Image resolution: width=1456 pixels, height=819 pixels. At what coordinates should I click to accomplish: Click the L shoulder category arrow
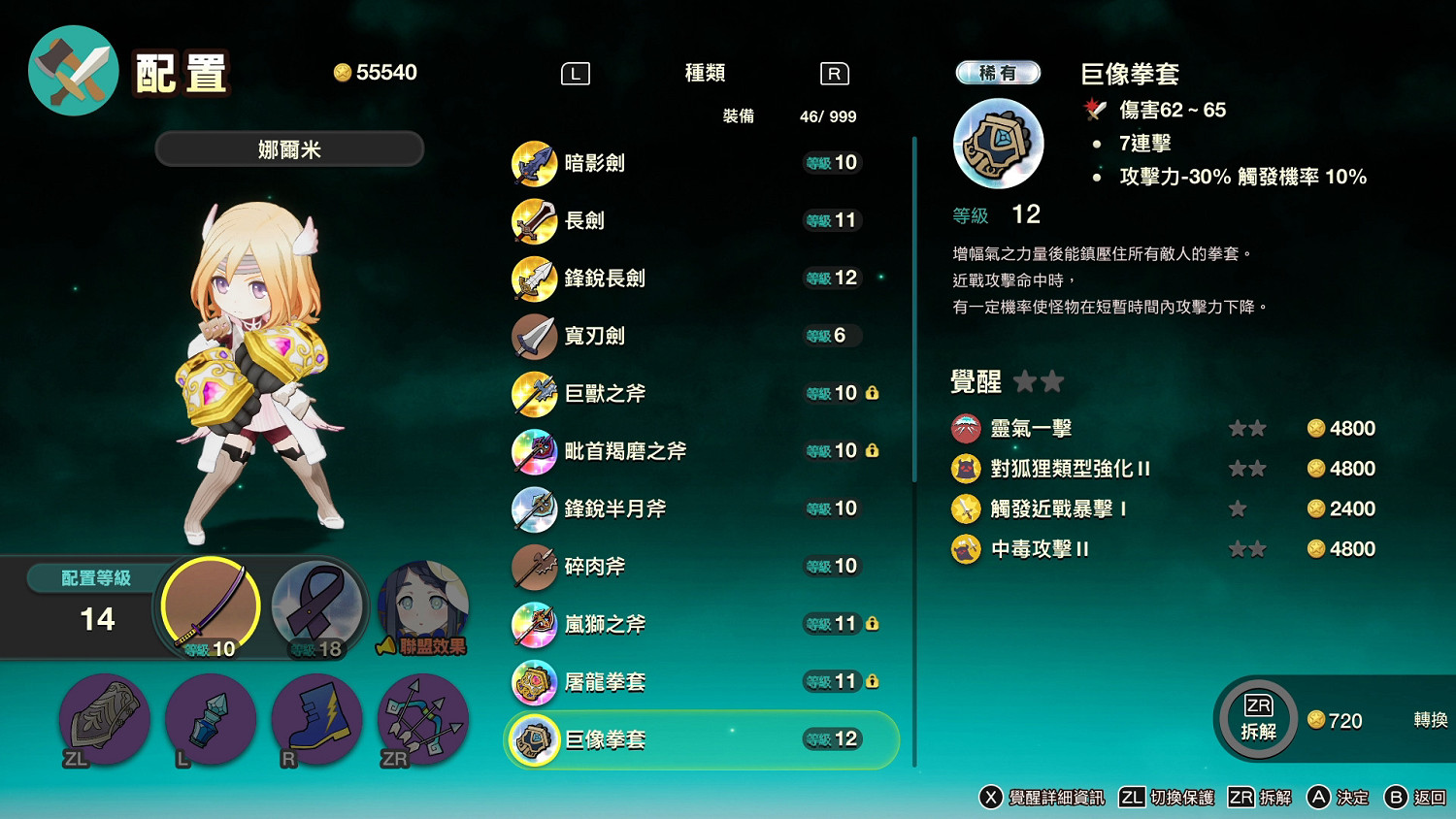click(x=575, y=73)
